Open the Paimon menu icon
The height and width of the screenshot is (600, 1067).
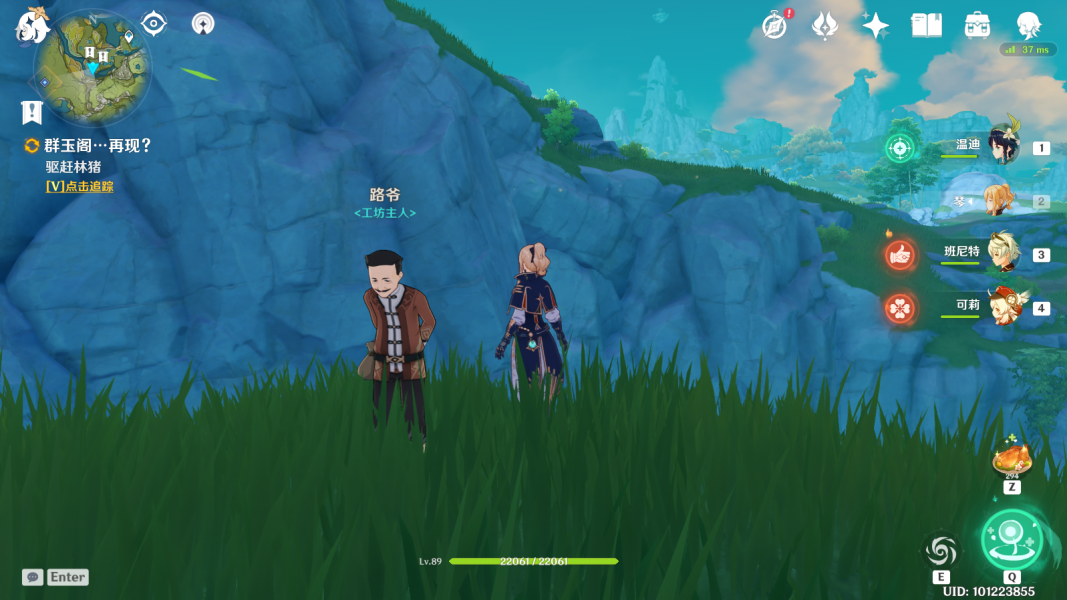tap(30, 25)
